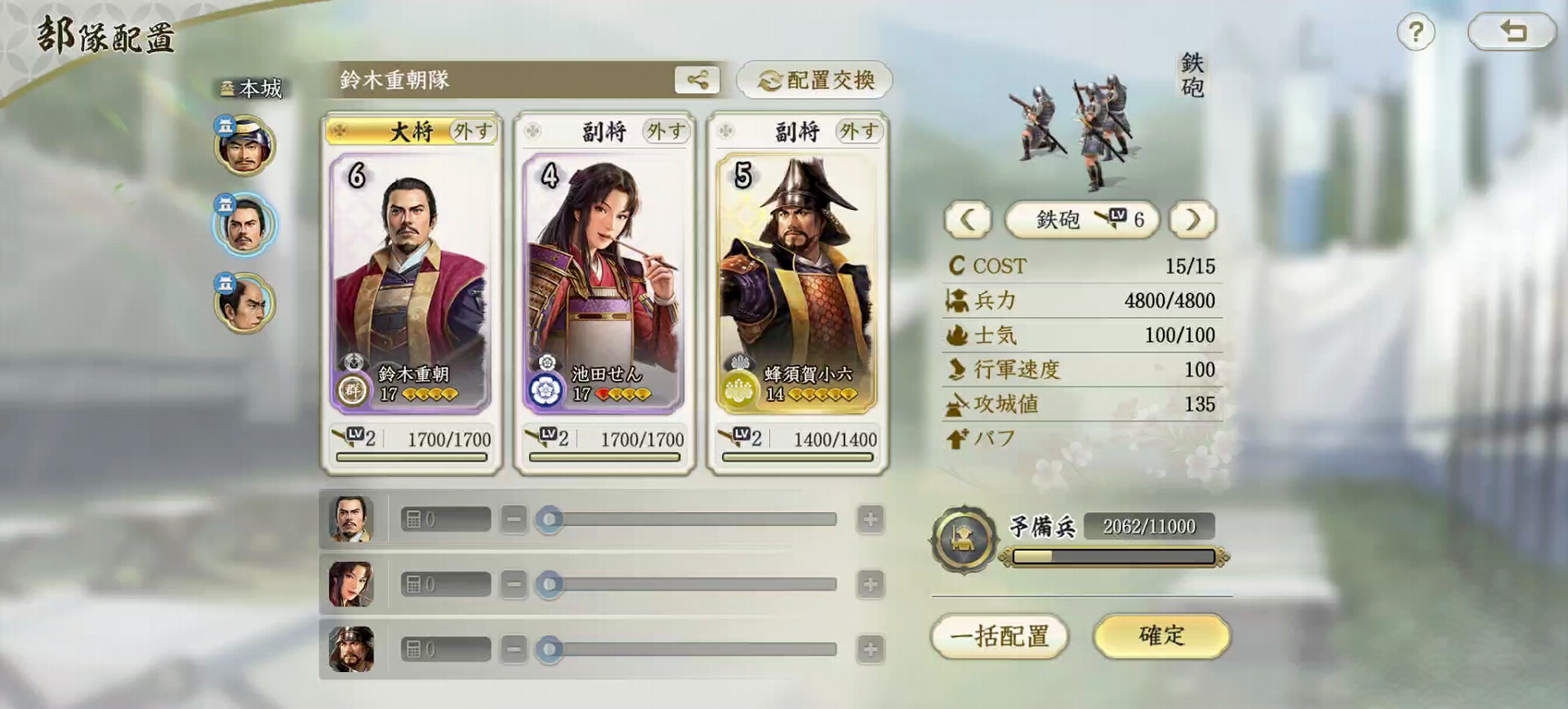
Task: Open the help question mark
Action: coord(1415,33)
